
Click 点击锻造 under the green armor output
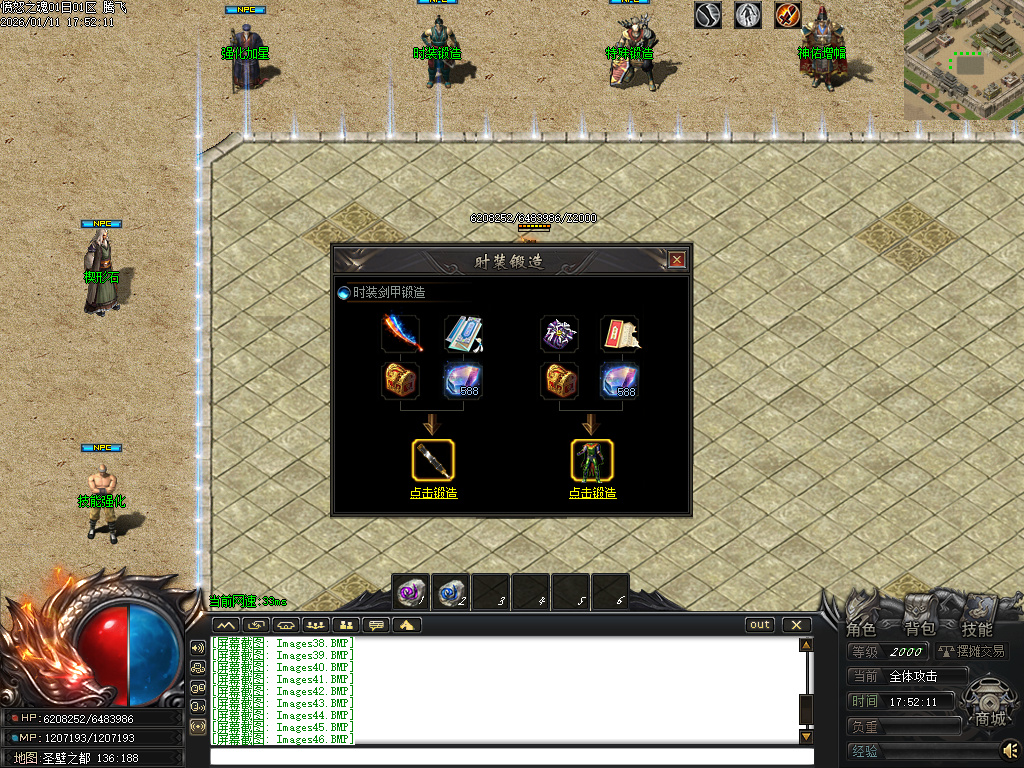(x=592, y=493)
